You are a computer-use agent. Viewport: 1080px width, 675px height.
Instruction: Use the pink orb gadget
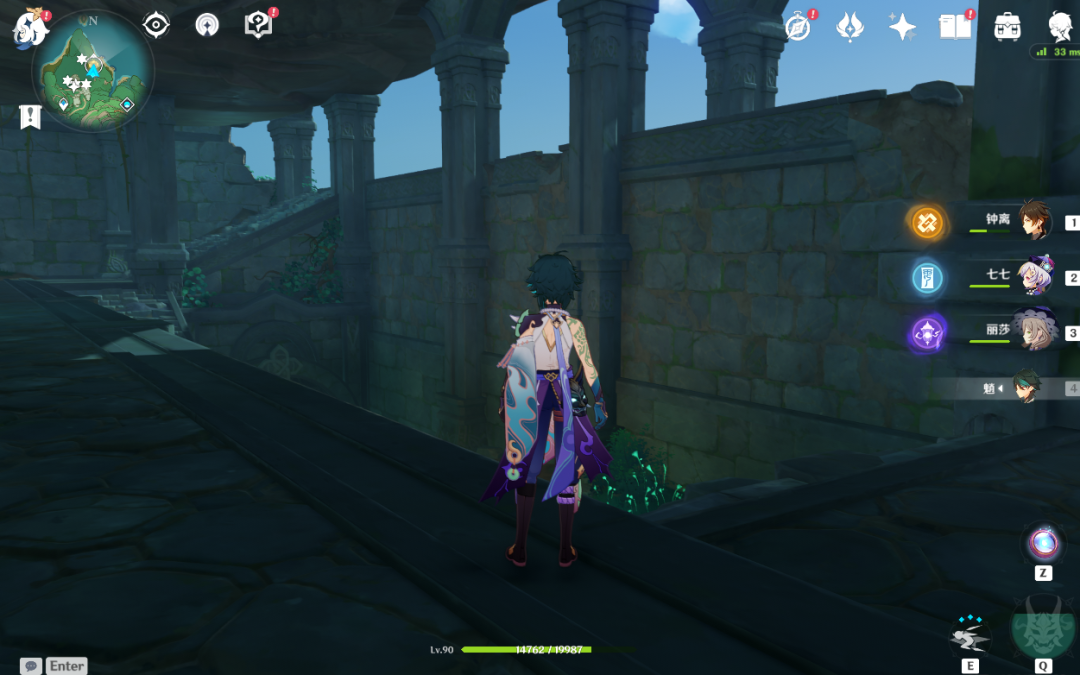tap(1043, 544)
